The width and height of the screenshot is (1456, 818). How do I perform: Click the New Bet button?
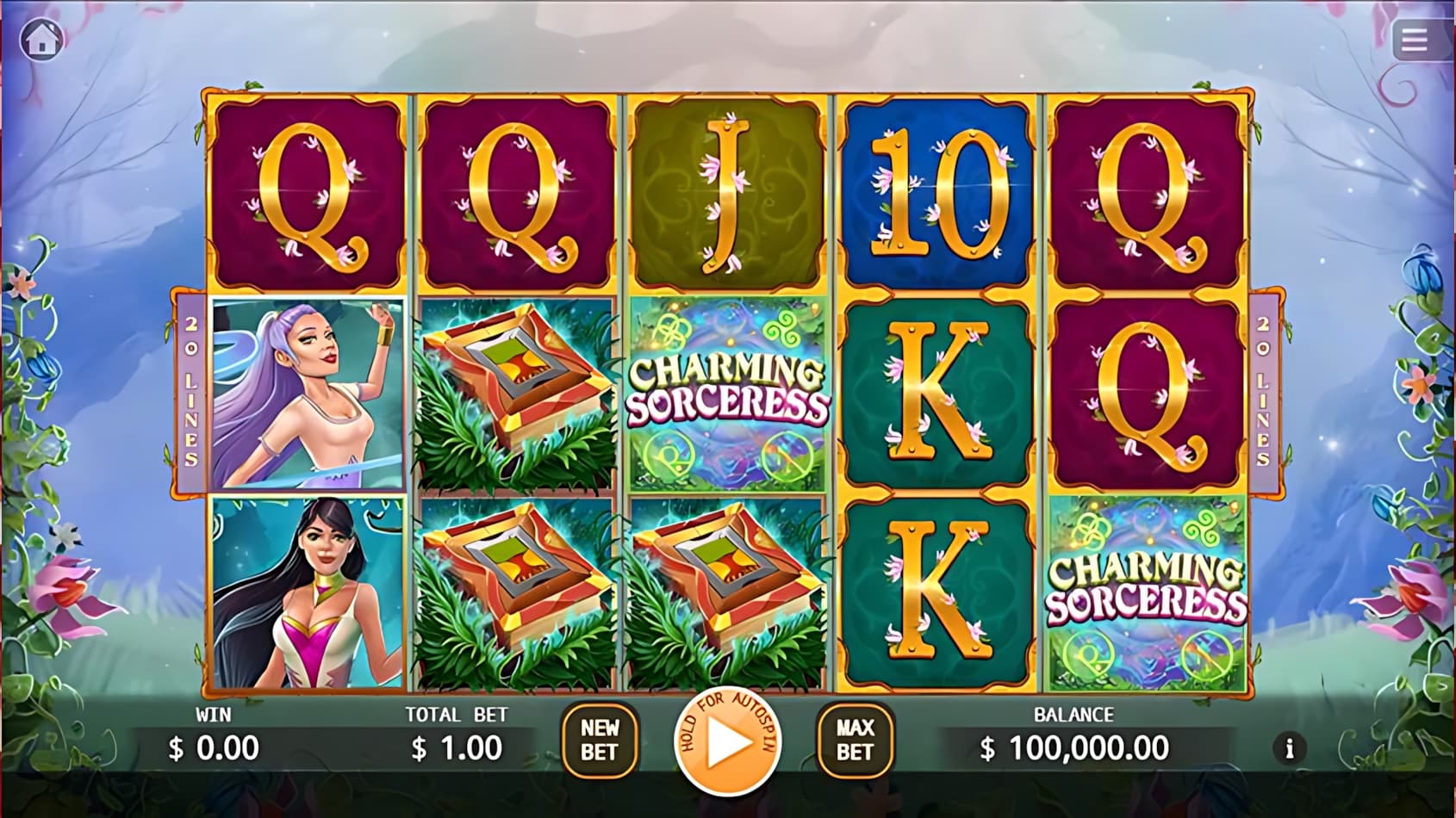pyautogui.click(x=599, y=741)
